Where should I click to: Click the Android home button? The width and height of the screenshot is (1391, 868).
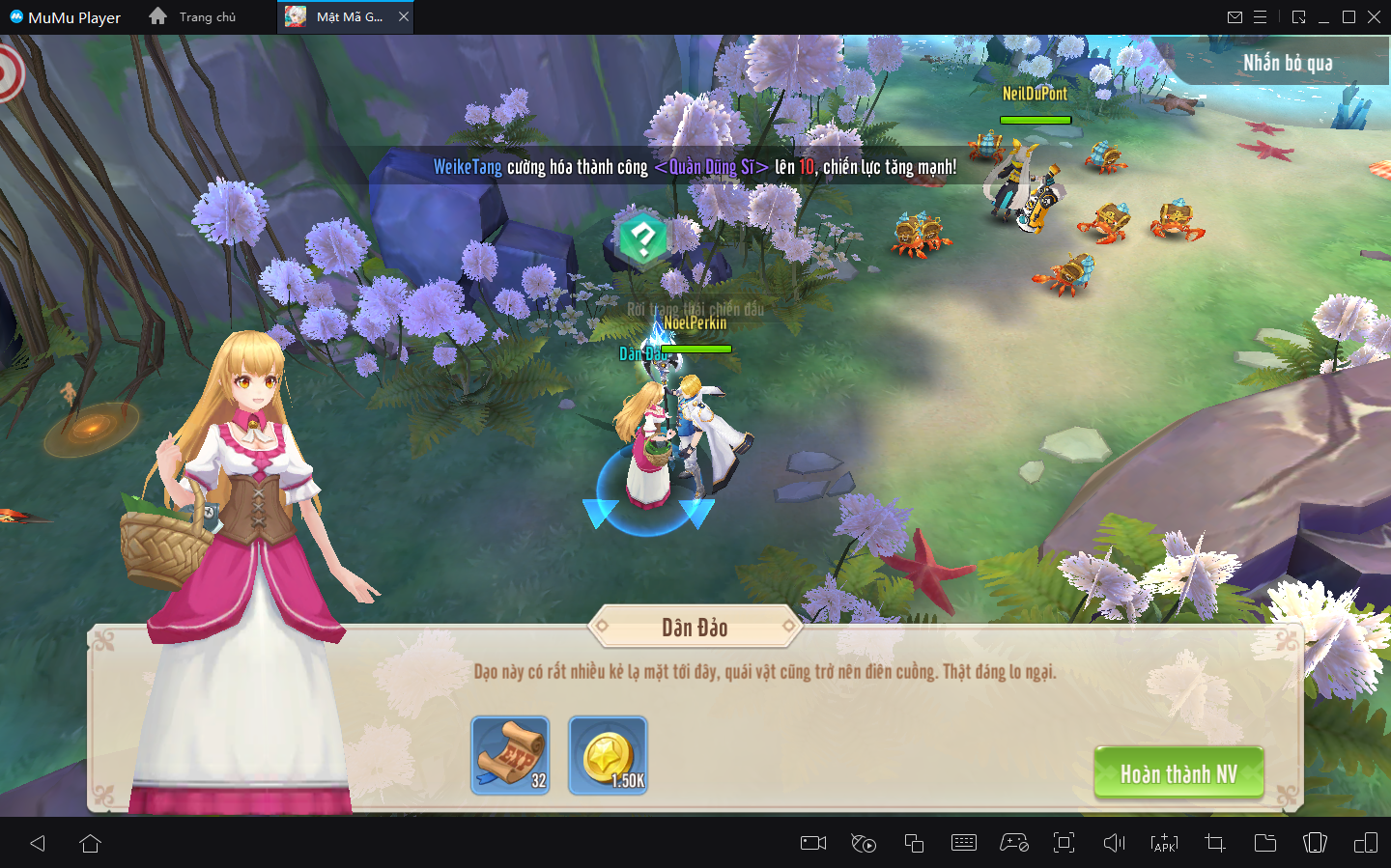pos(91,843)
